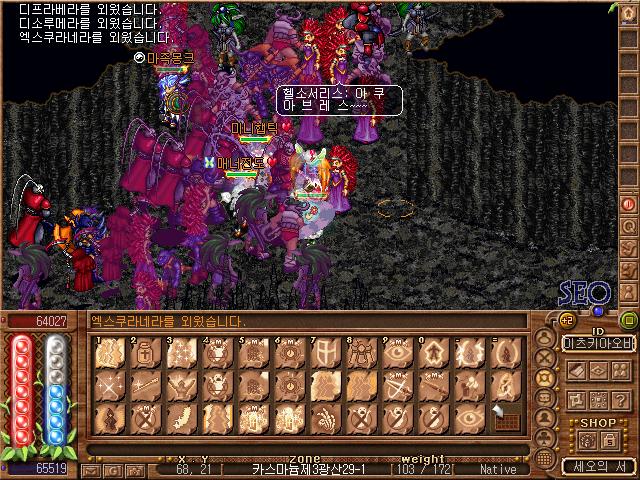This screenshot has width=640, height=480.
Task: Open the magnifier search button on sidebar
Action: click(629, 226)
